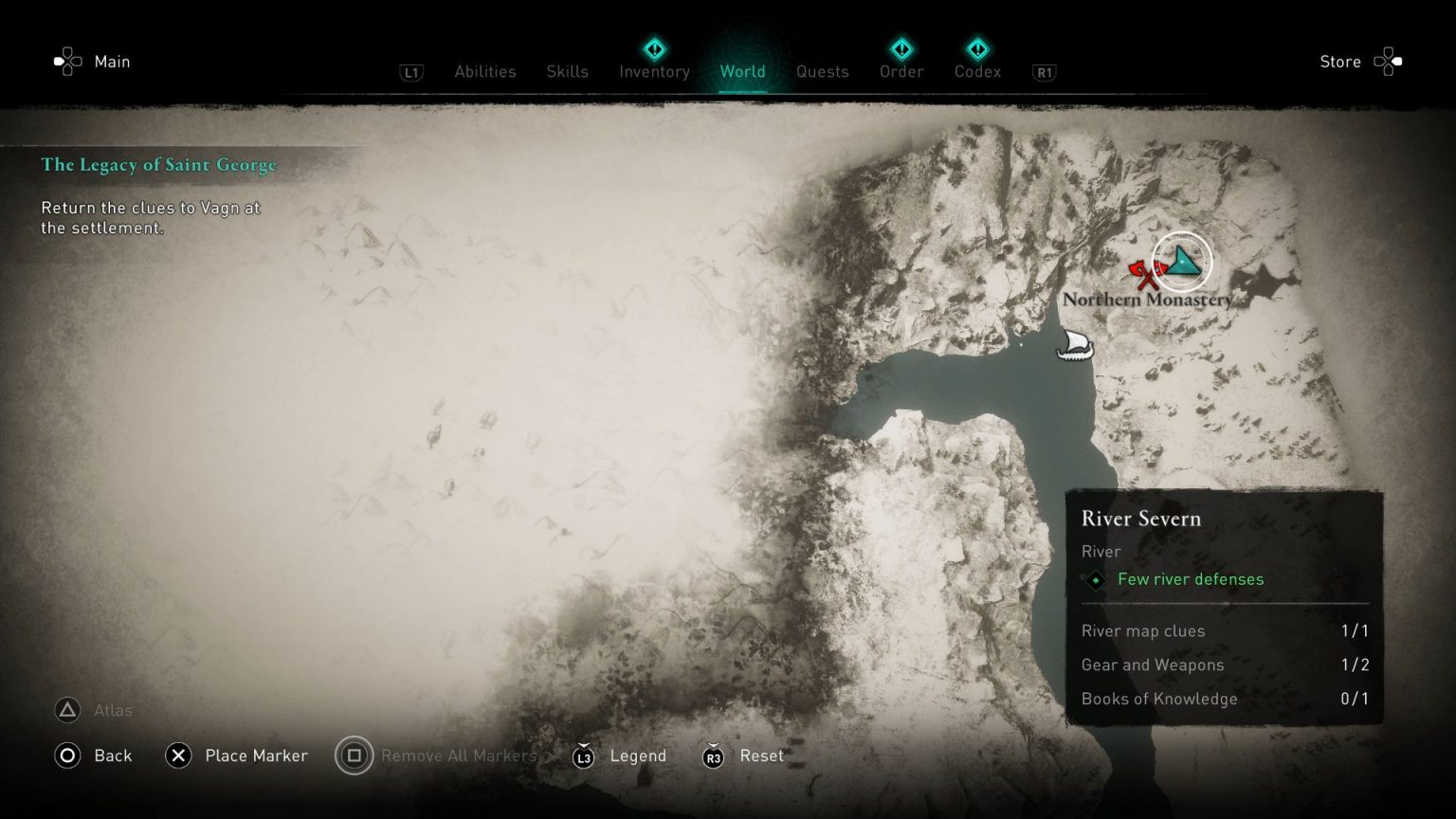Switch to the Codex tab
This screenshot has height=819, width=1456.
977,71
